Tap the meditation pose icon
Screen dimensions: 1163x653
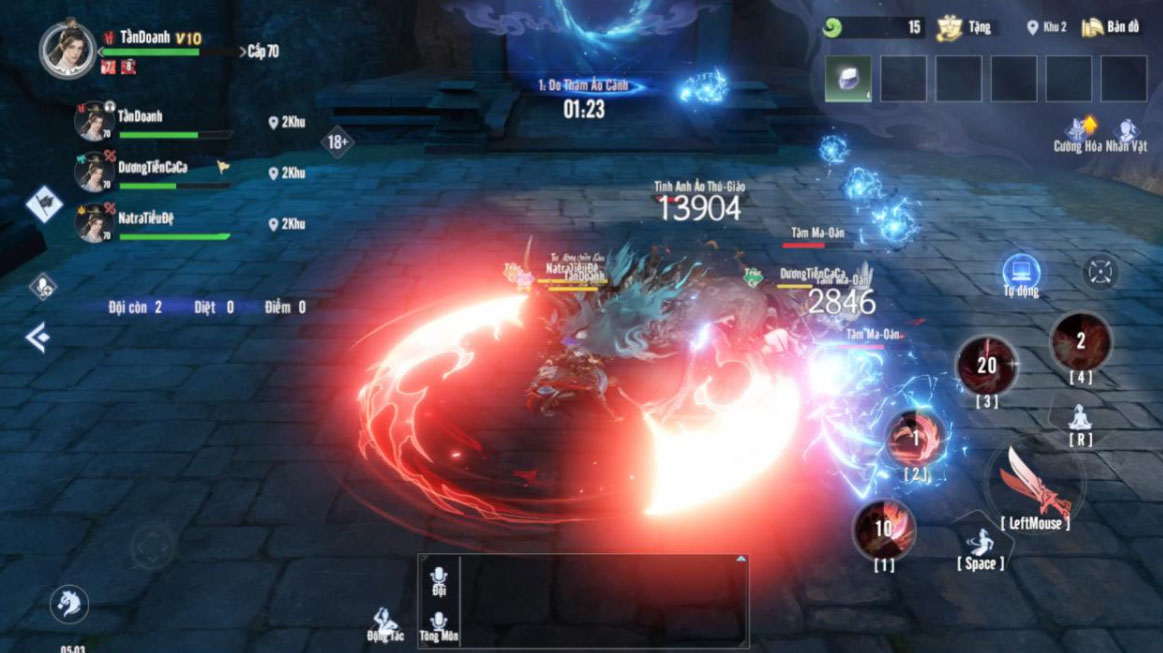1080,418
